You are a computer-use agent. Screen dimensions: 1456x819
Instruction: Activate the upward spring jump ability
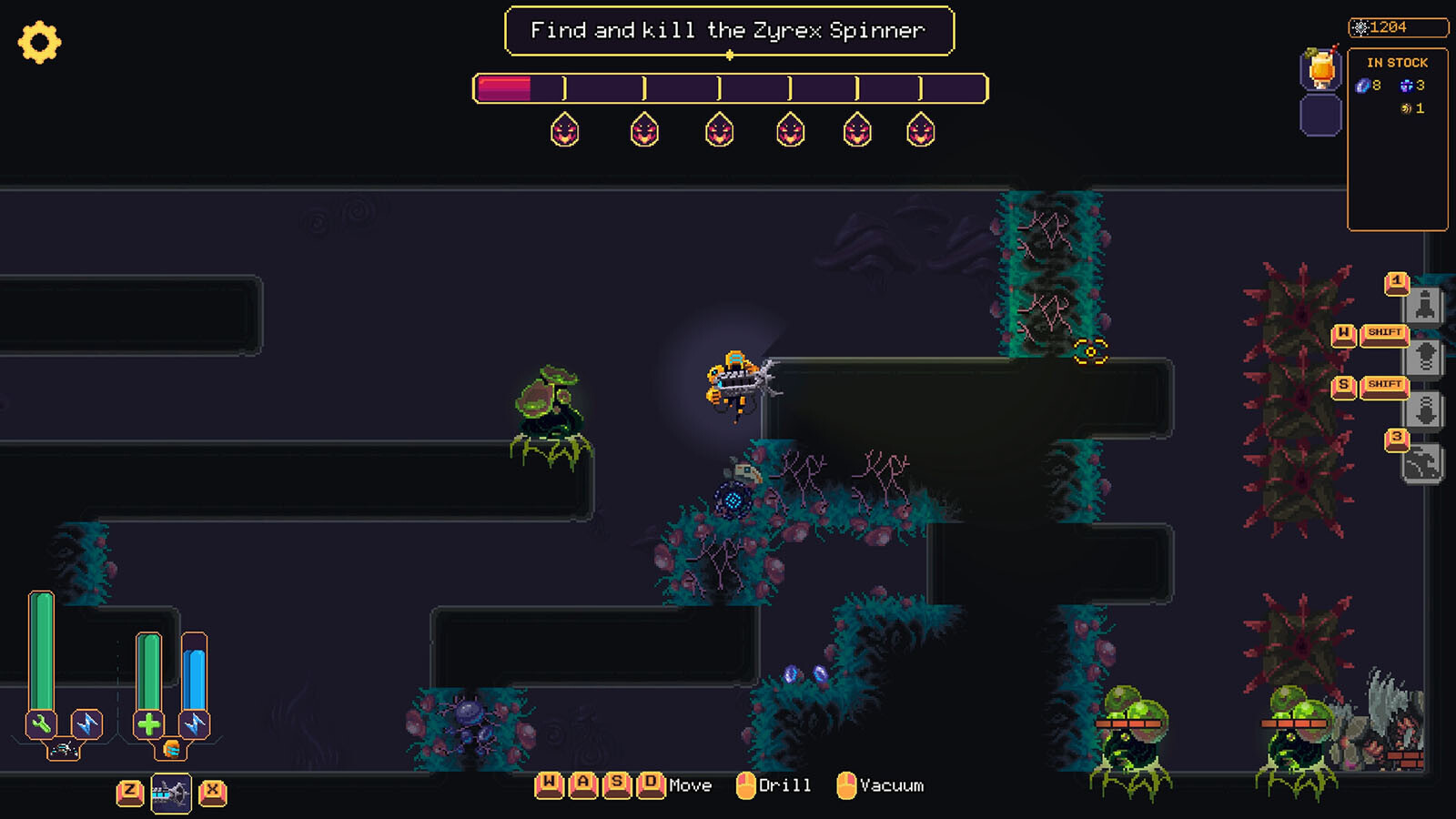click(x=1425, y=357)
